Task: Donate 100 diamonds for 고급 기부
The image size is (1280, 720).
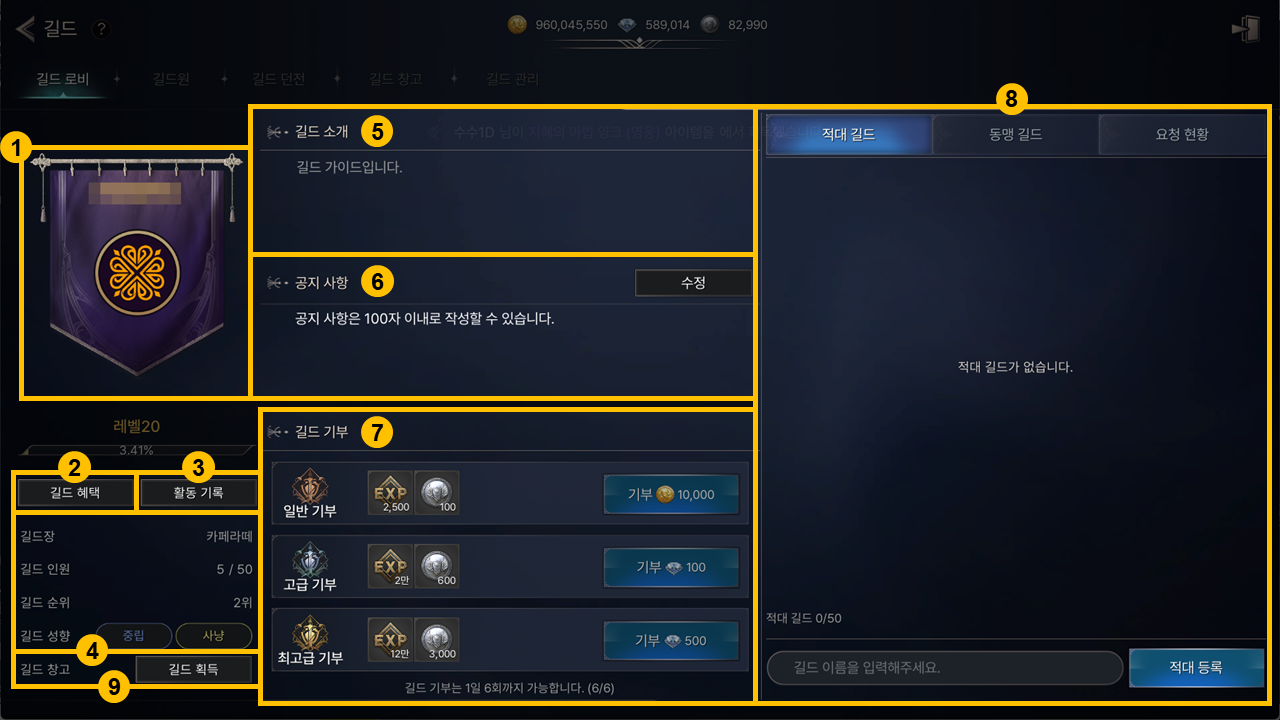Action: tap(671, 567)
